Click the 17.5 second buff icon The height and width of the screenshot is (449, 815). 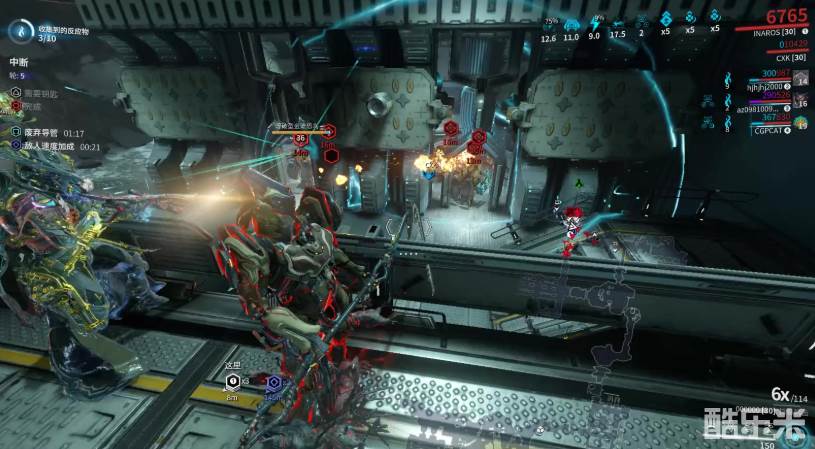[x=618, y=24]
